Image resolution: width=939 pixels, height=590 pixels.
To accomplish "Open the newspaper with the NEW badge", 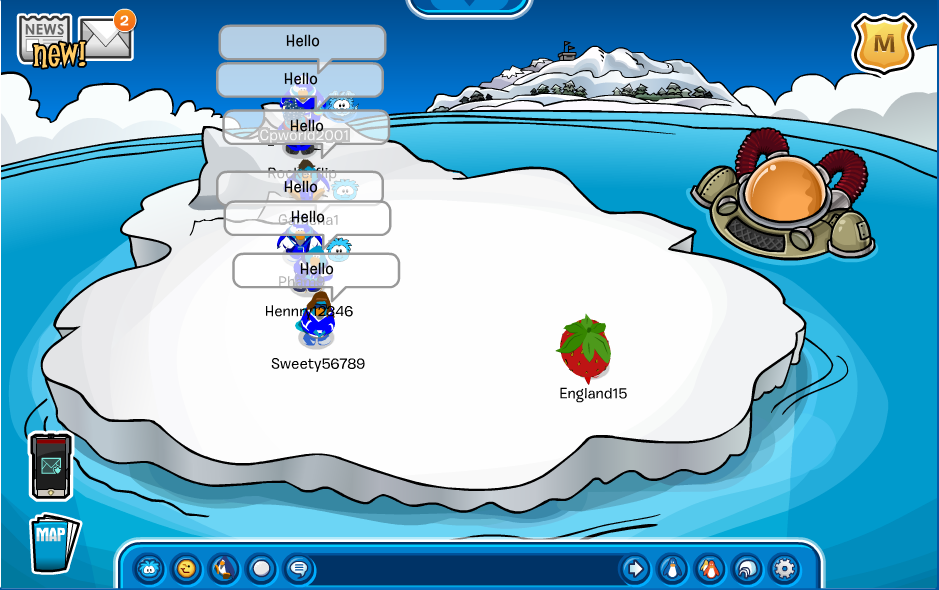I will click(46, 40).
